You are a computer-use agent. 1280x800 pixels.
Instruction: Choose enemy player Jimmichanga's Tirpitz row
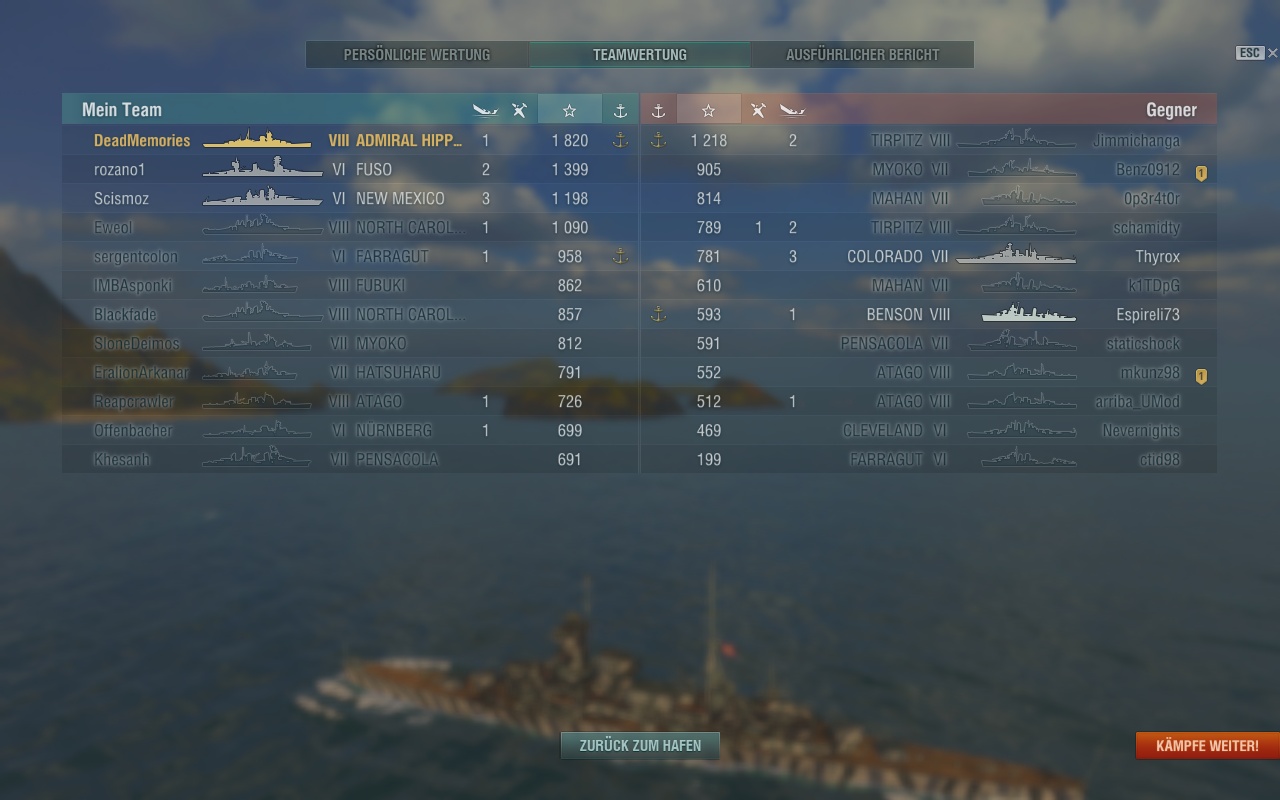[x=1136, y=141]
